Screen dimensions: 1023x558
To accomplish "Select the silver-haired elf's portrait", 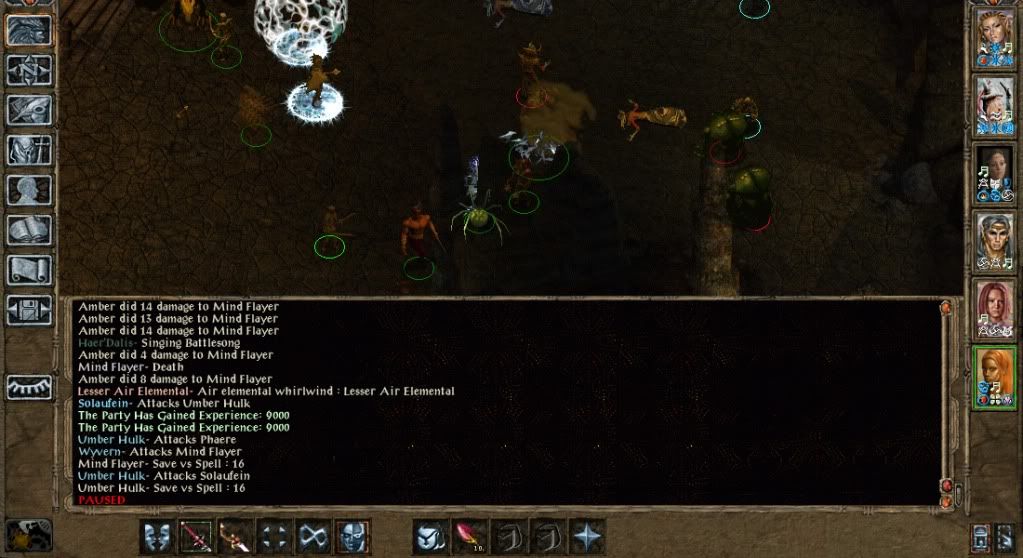I will (x=995, y=242).
